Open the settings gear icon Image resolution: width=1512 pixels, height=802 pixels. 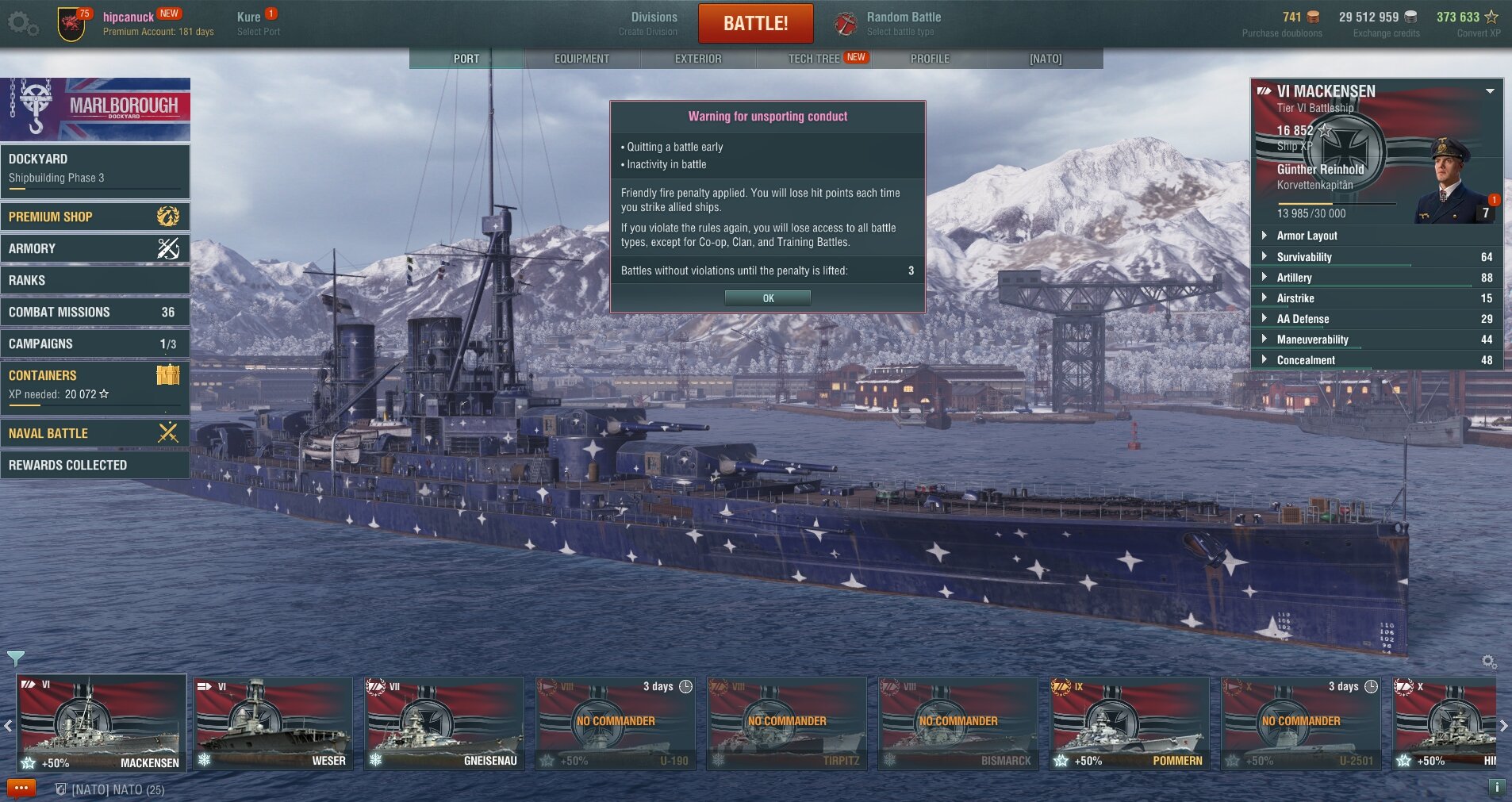pyautogui.click(x=22, y=24)
